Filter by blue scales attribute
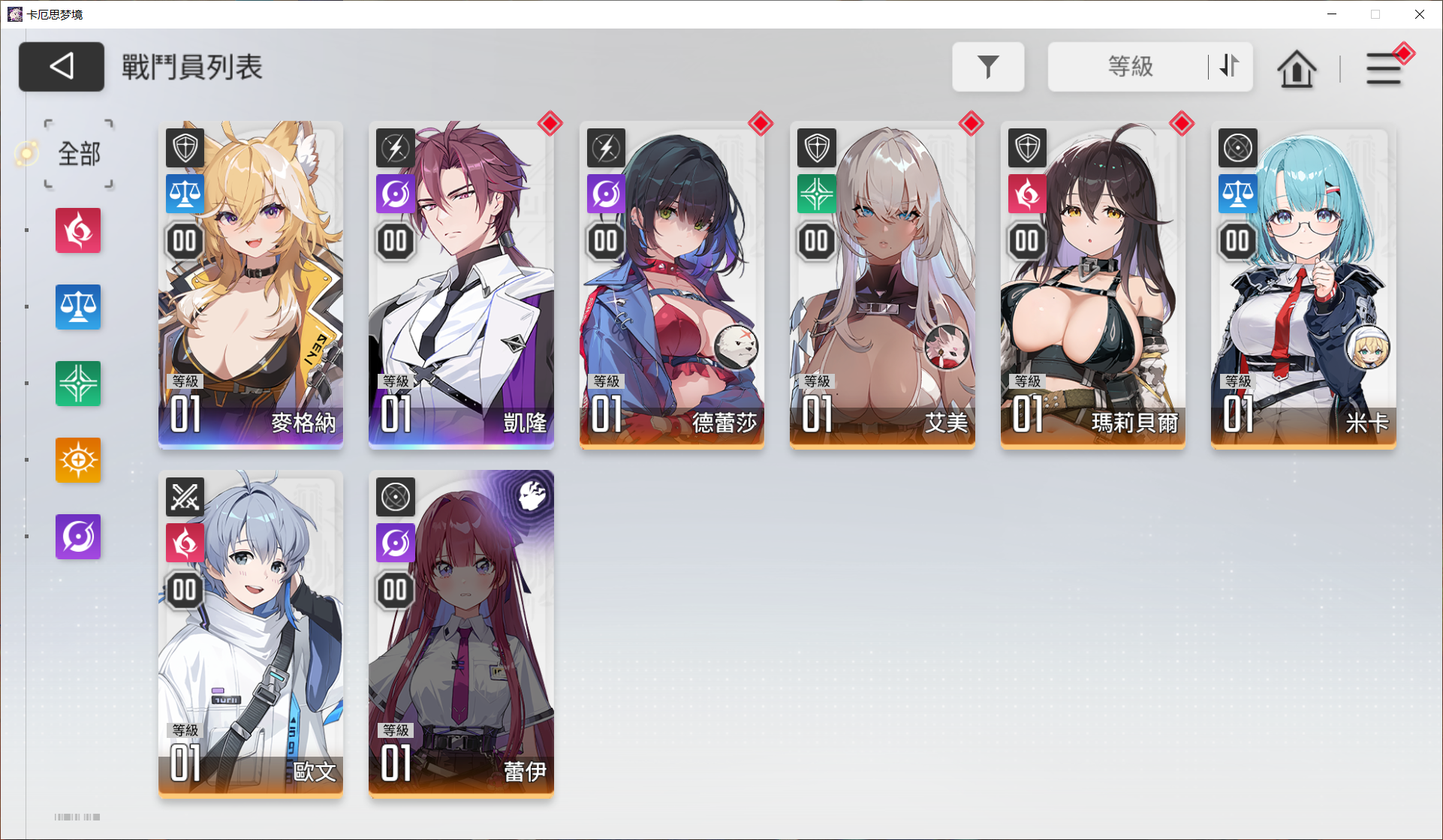Image resolution: width=1443 pixels, height=840 pixels. coord(78,307)
